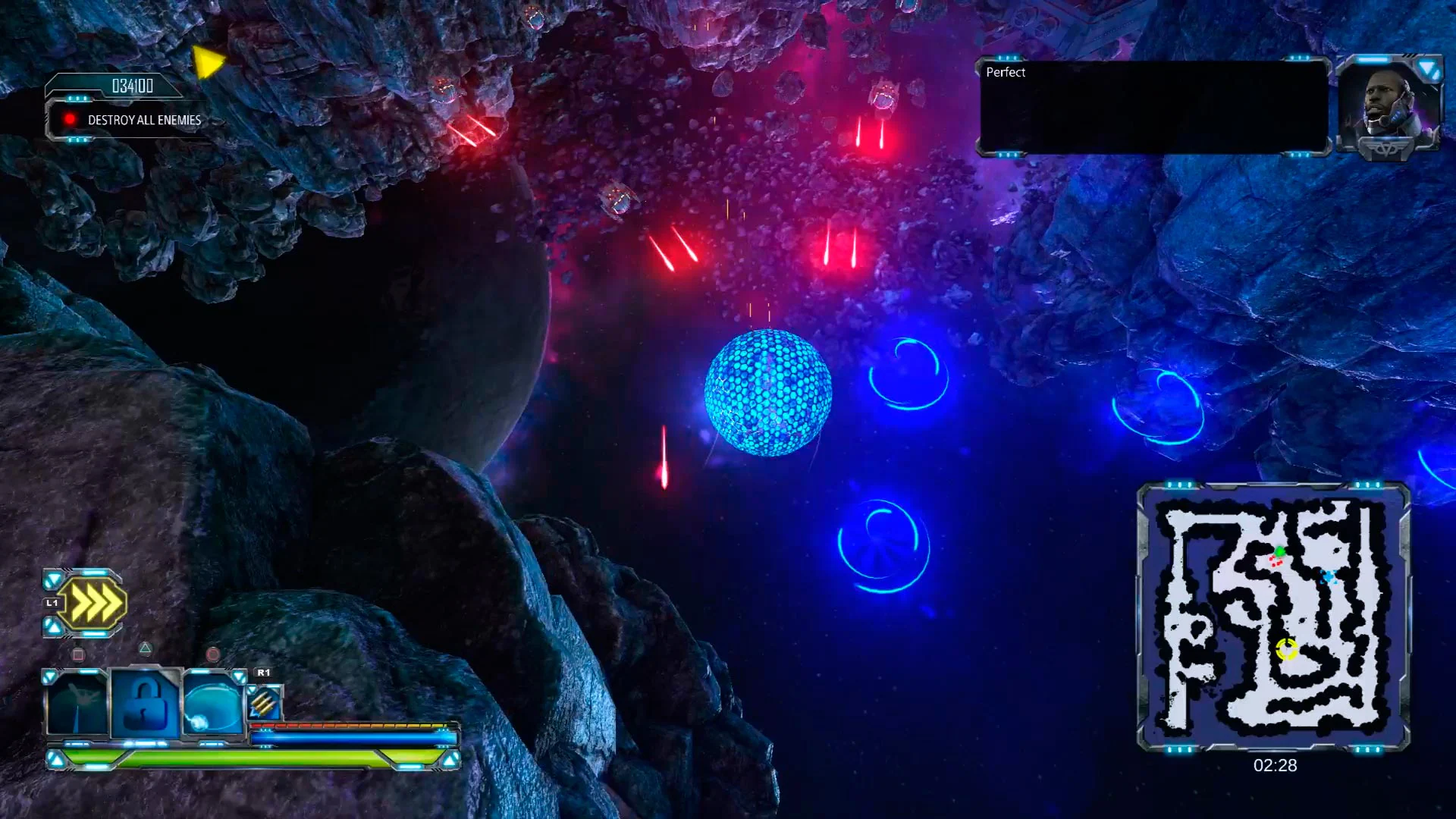Click the locked padlock ability slot
Image resolution: width=1456 pixels, height=819 pixels.
pos(145,701)
